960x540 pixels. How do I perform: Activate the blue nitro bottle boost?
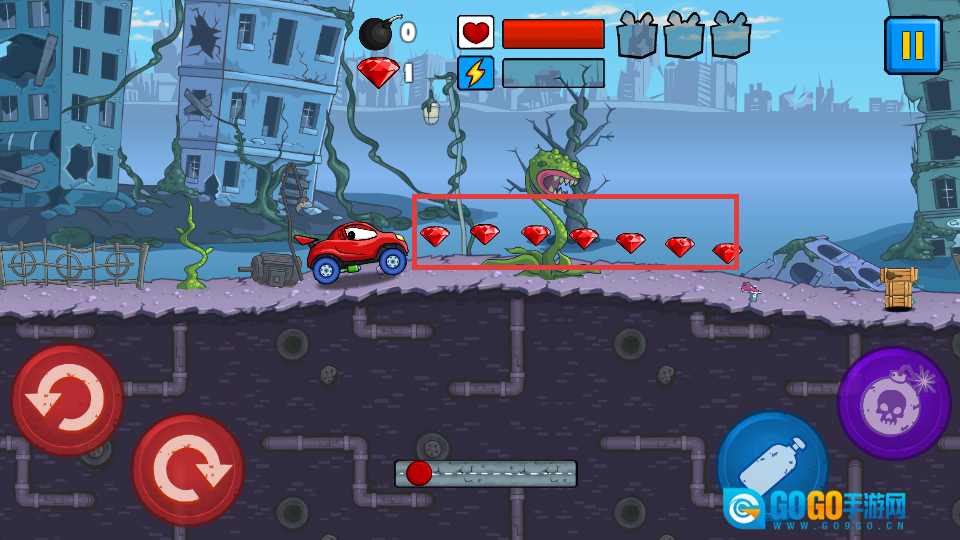pyautogui.click(x=773, y=467)
